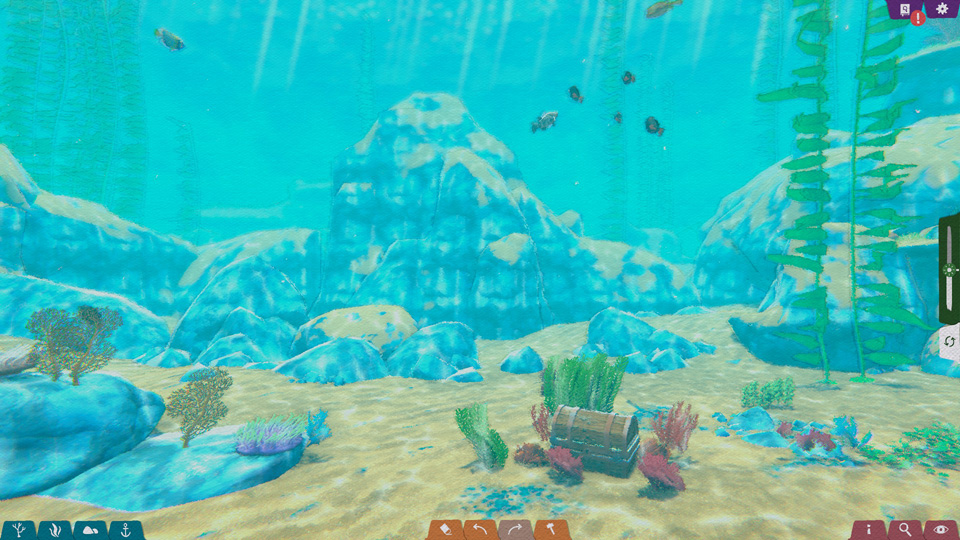Screen dimensions: 960x540
Task: Open the notification icon with red alert
Action: click(x=907, y=10)
